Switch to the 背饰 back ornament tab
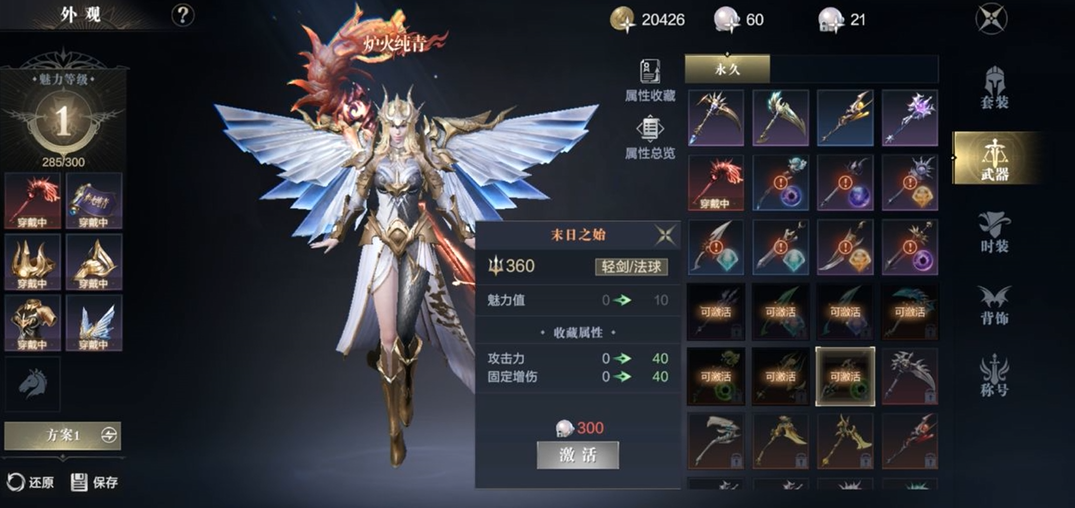 (x=995, y=304)
